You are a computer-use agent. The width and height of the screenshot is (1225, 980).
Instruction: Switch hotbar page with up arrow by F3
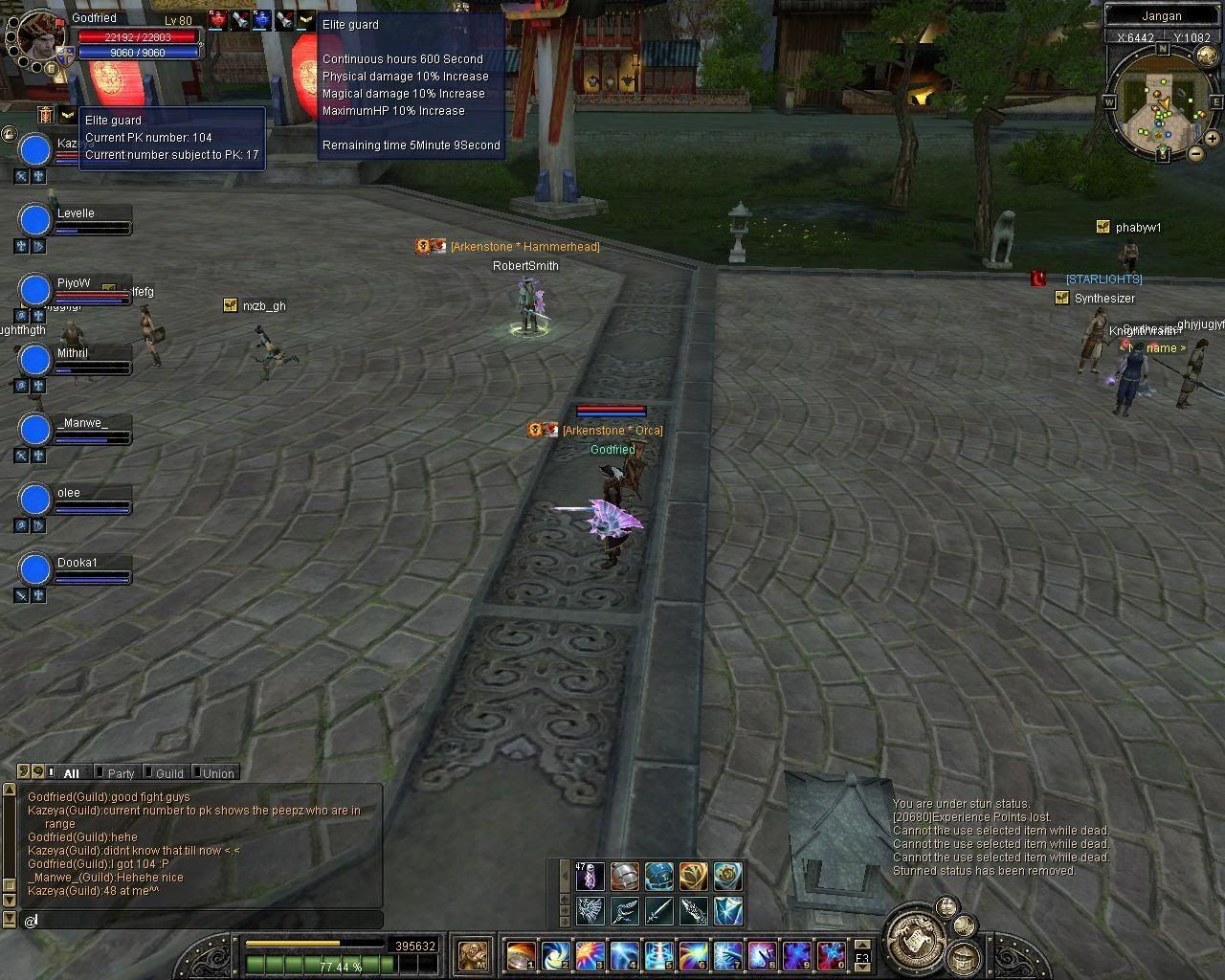[x=862, y=946]
